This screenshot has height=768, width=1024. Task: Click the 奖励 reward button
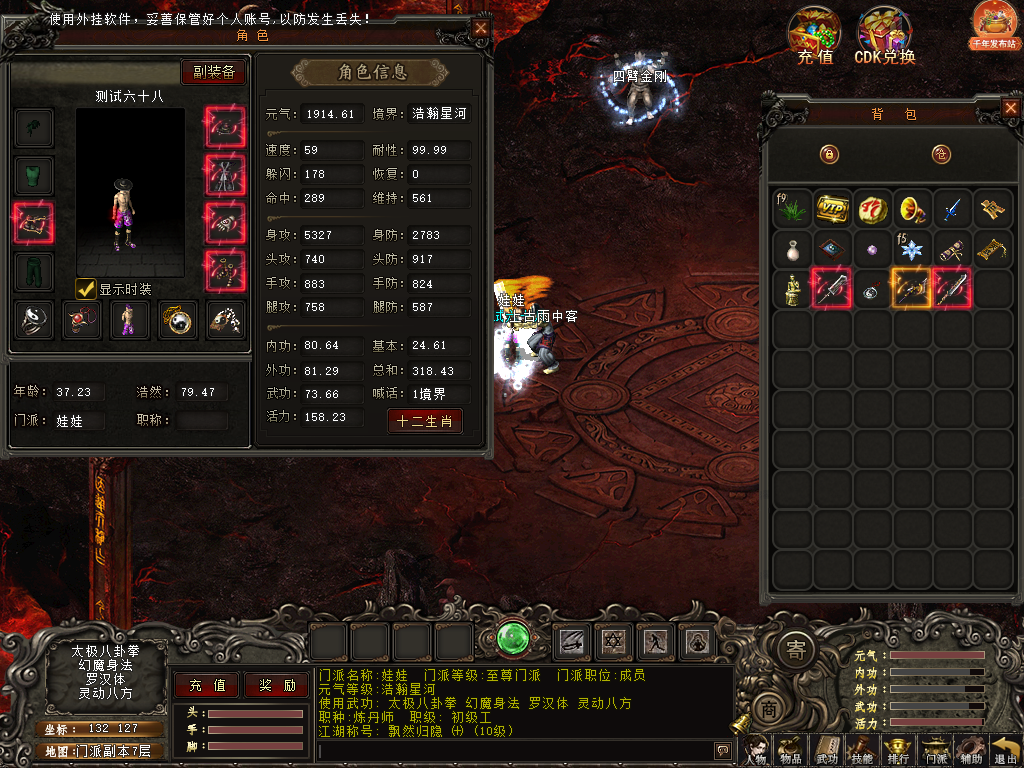(277, 685)
